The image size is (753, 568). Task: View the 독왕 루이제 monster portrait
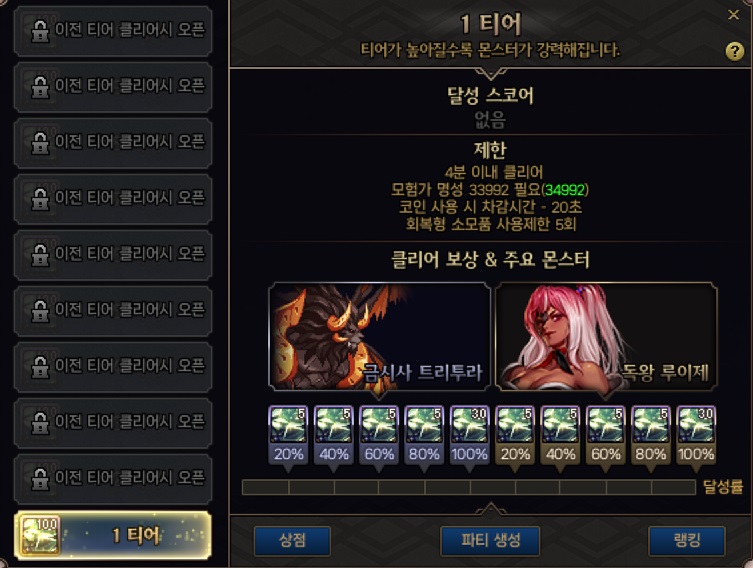point(606,336)
